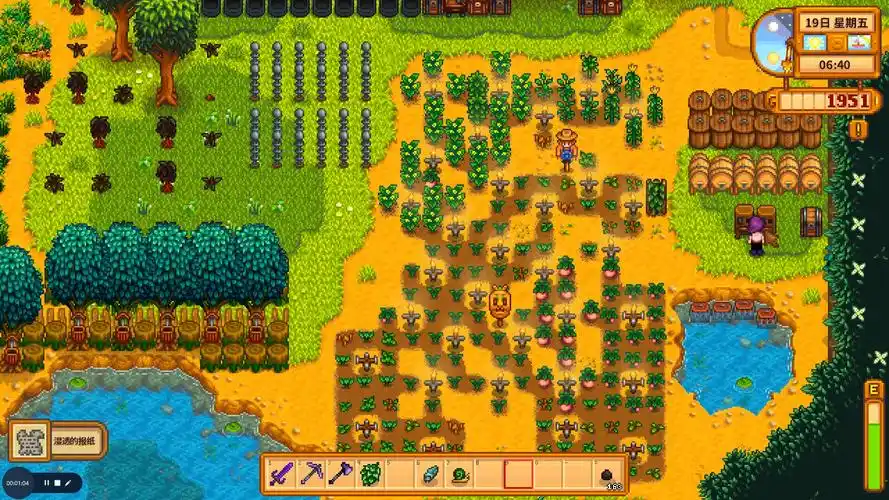
Task: Open the recorder's pencil annotation tool
Action: [68, 483]
